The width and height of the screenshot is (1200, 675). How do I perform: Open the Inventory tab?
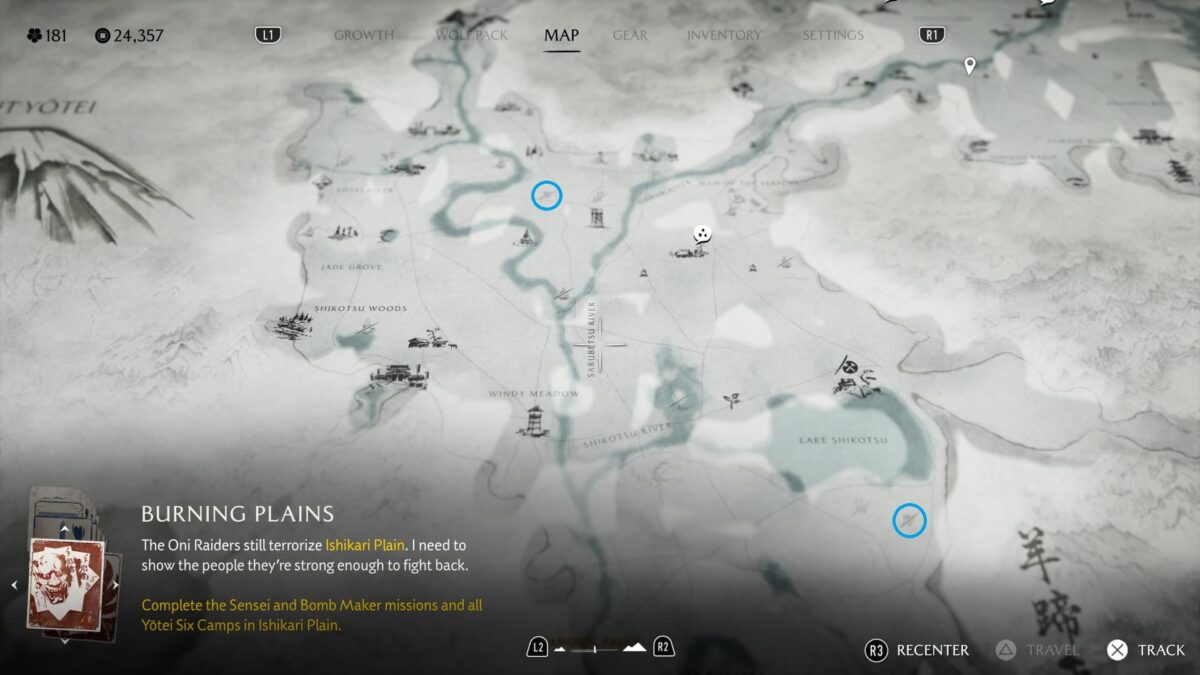tap(724, 35)
